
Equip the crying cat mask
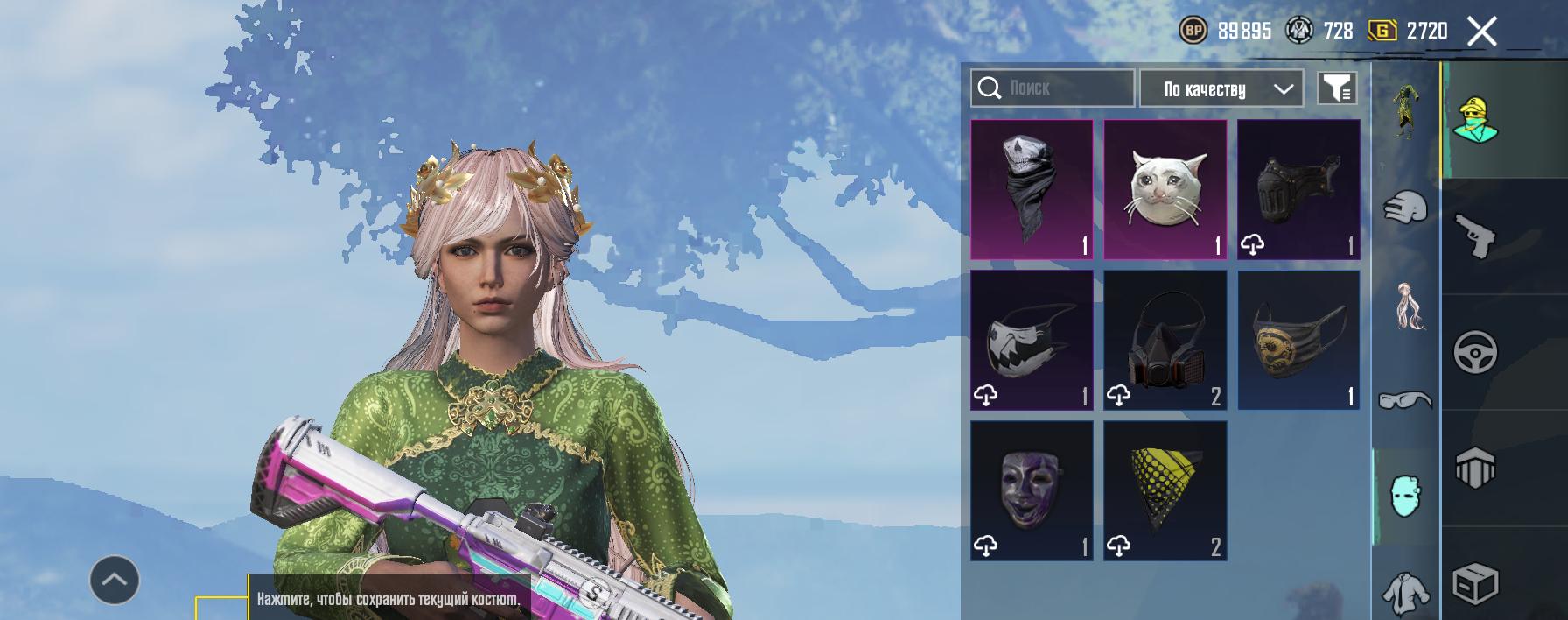[x=1165, y=189]
